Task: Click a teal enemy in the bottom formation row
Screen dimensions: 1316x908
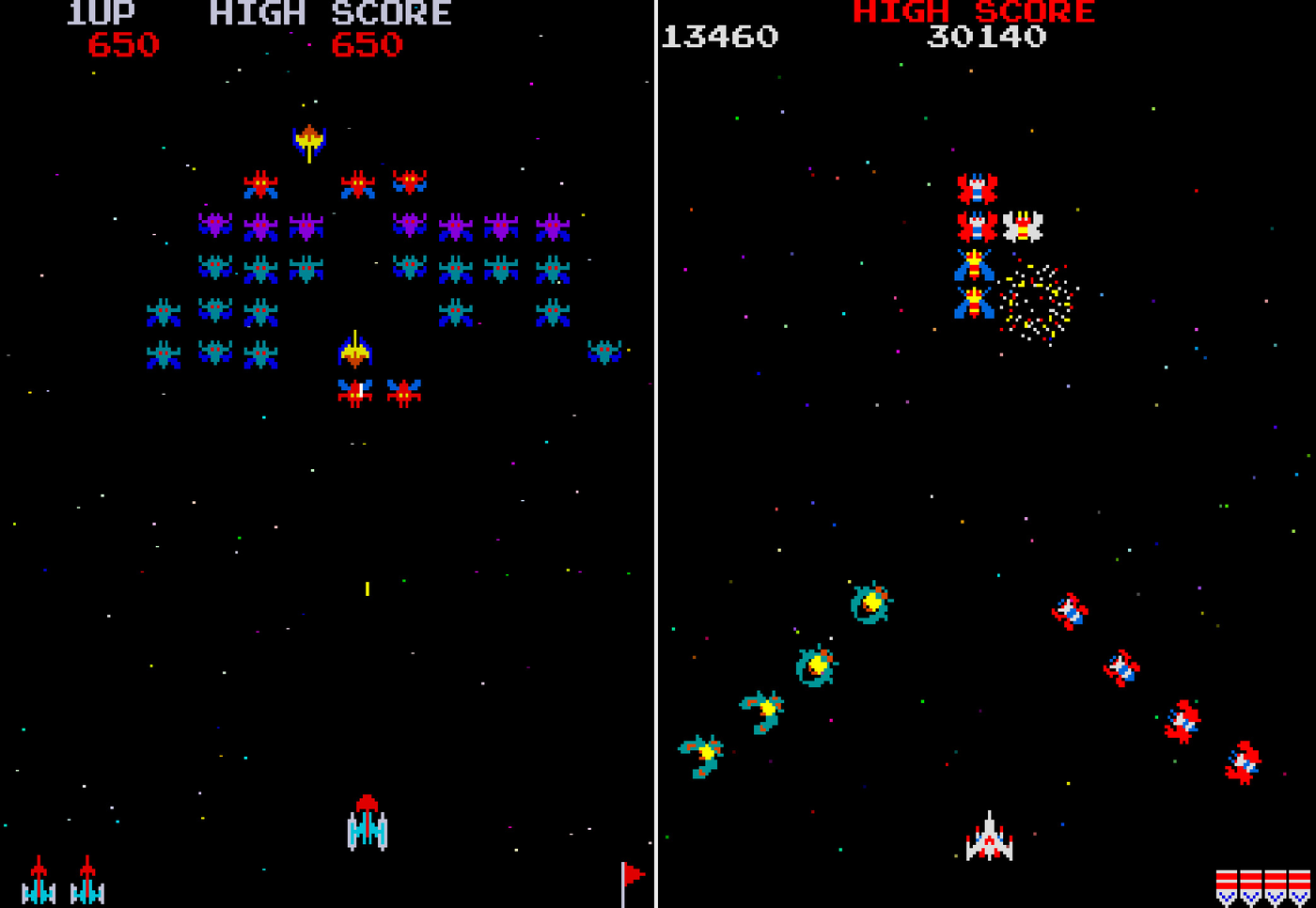Action: 164,352
